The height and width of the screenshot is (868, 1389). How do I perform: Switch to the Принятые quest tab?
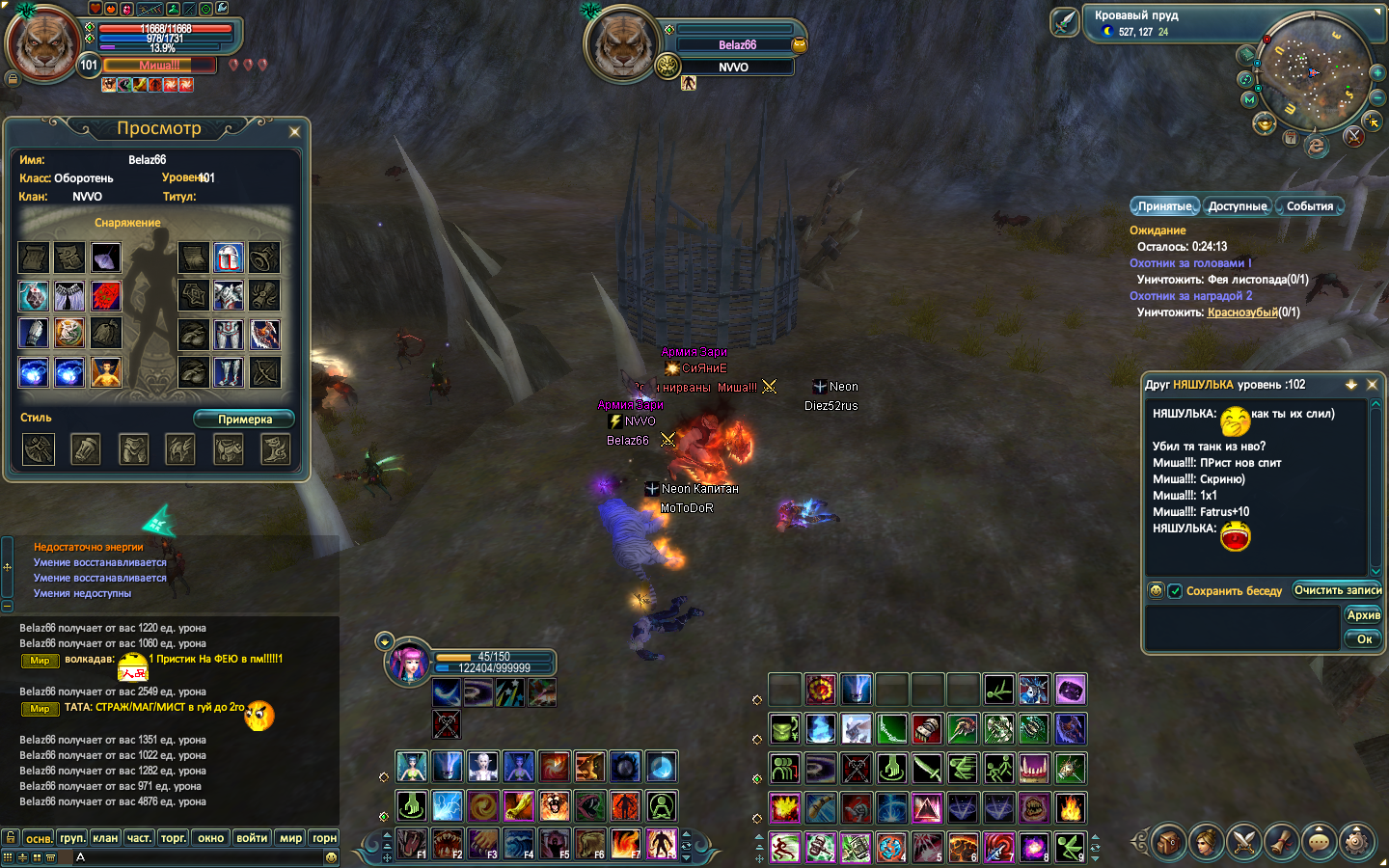point(1164,206)
